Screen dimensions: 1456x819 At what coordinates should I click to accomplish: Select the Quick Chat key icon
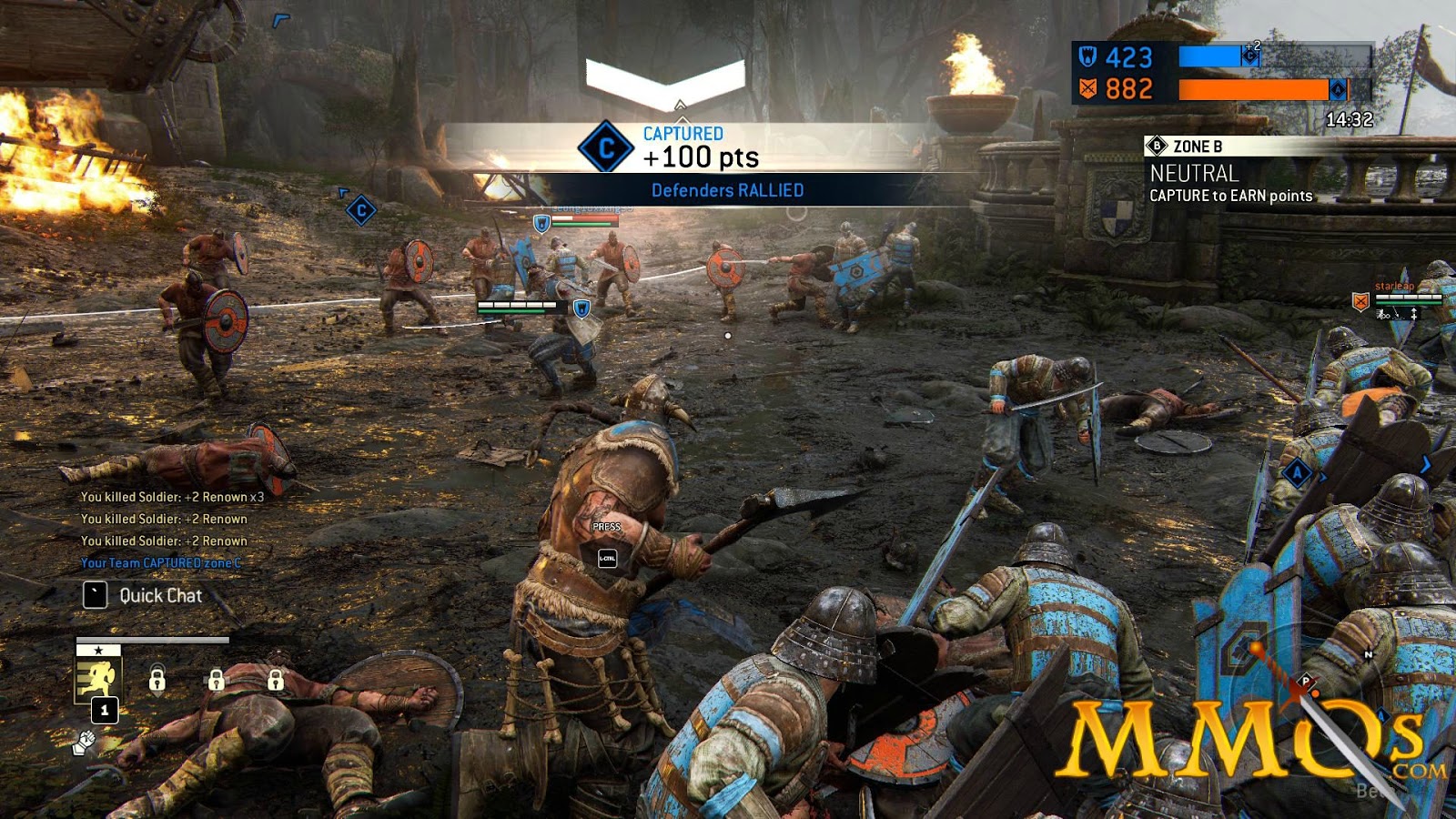pyautogui.click(x=95, y=596)
